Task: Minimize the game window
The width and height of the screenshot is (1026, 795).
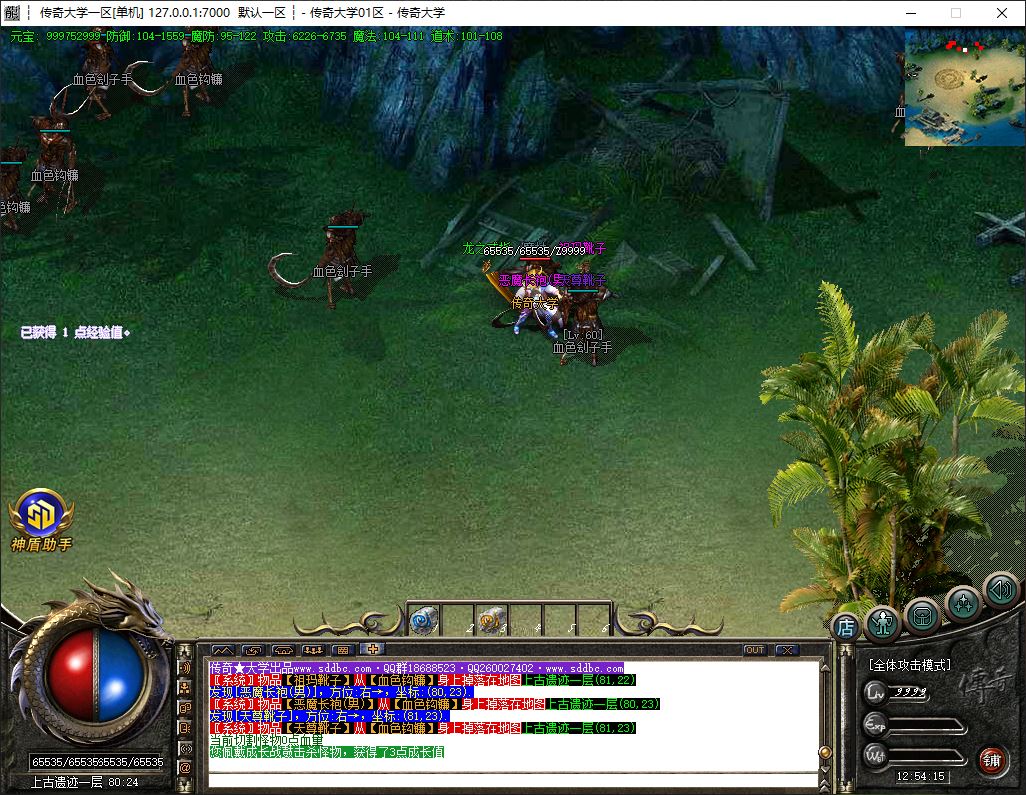Action: (x=909, y=13)
